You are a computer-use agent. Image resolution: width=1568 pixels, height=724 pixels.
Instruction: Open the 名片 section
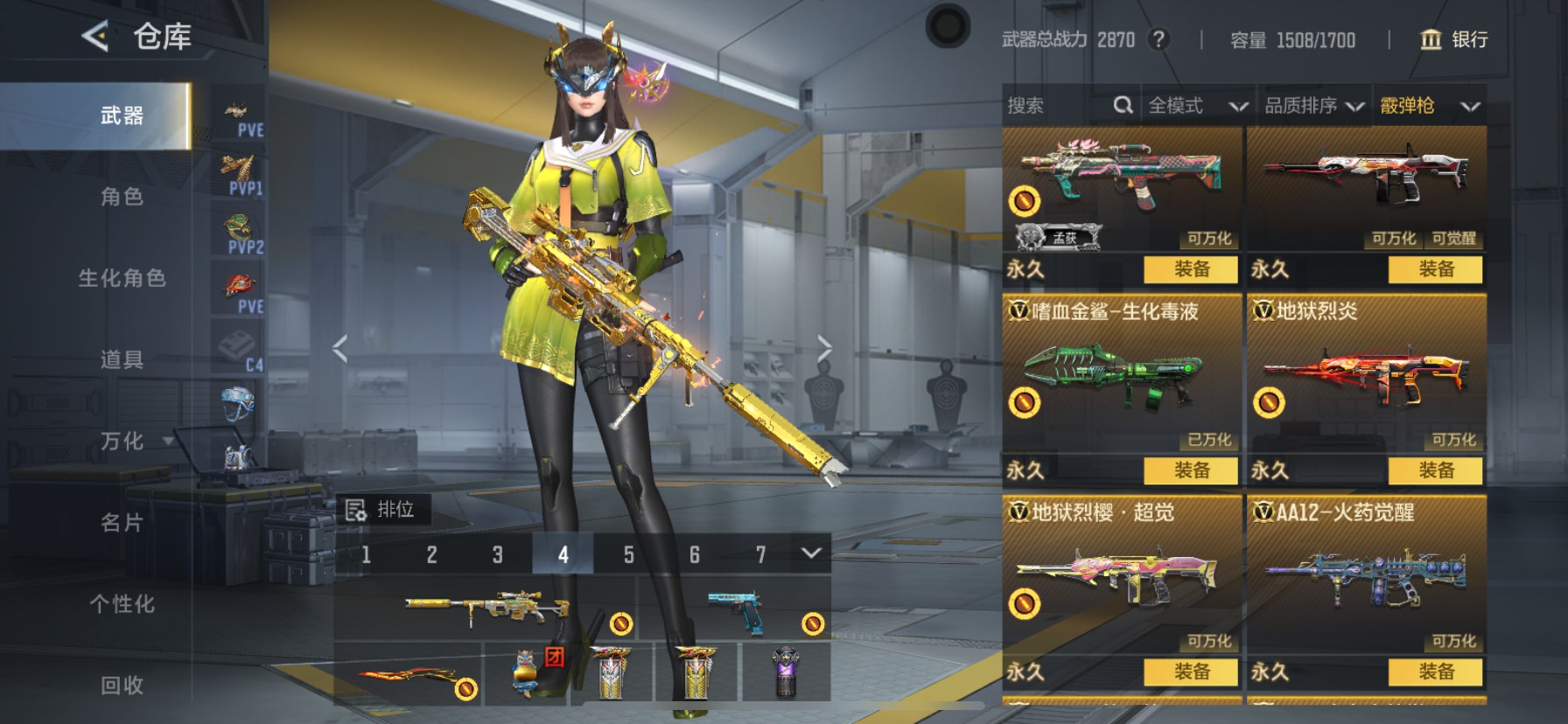coord(122,523)
